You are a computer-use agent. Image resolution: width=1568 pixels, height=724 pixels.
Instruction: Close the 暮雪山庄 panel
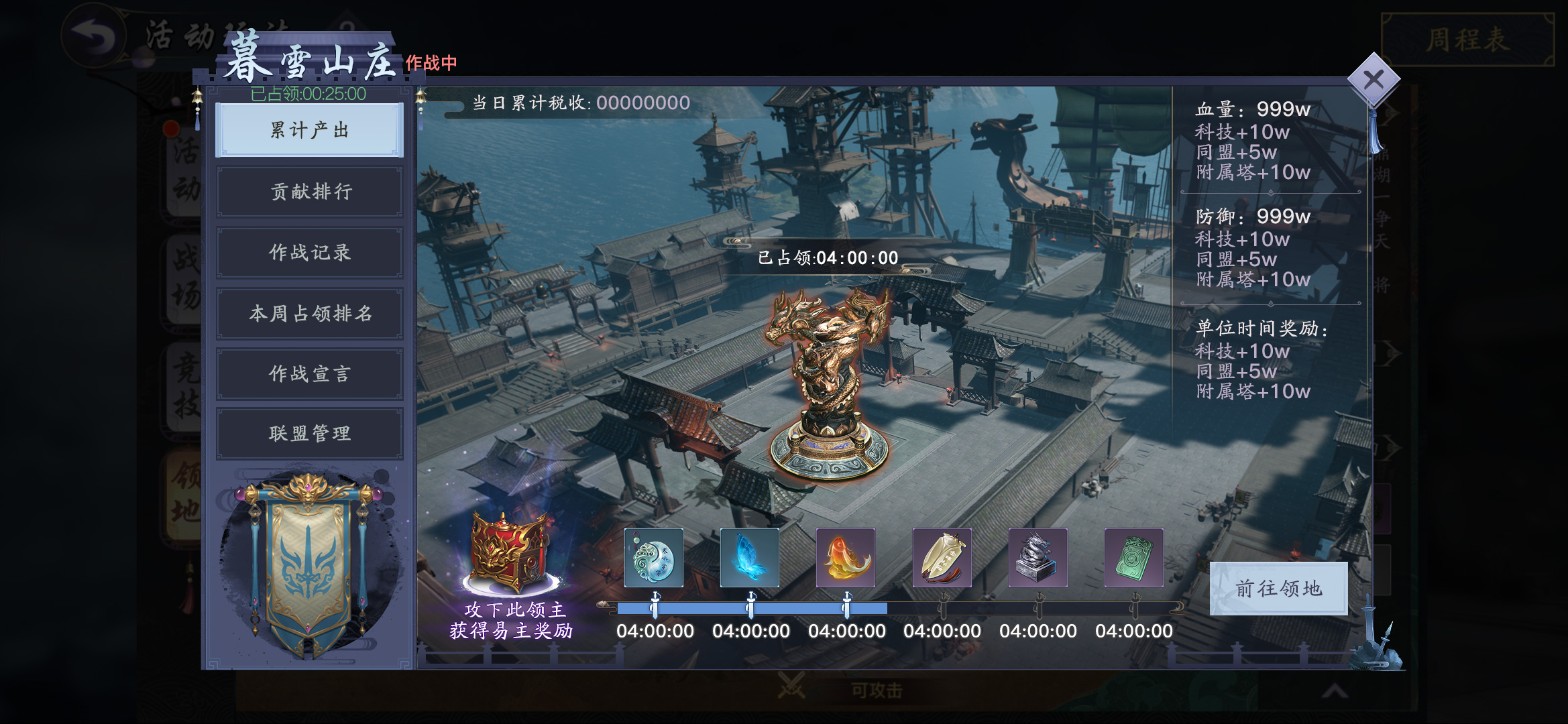tap(1373, 80)
